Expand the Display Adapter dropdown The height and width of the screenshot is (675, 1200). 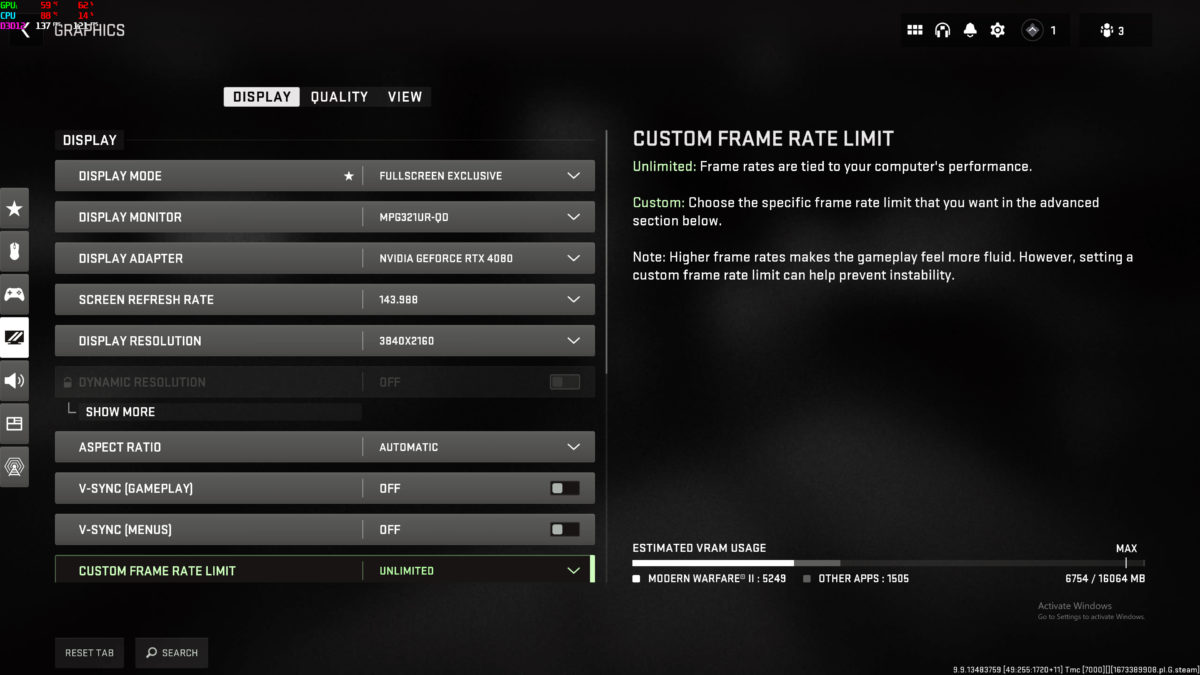tap(573, 258)
